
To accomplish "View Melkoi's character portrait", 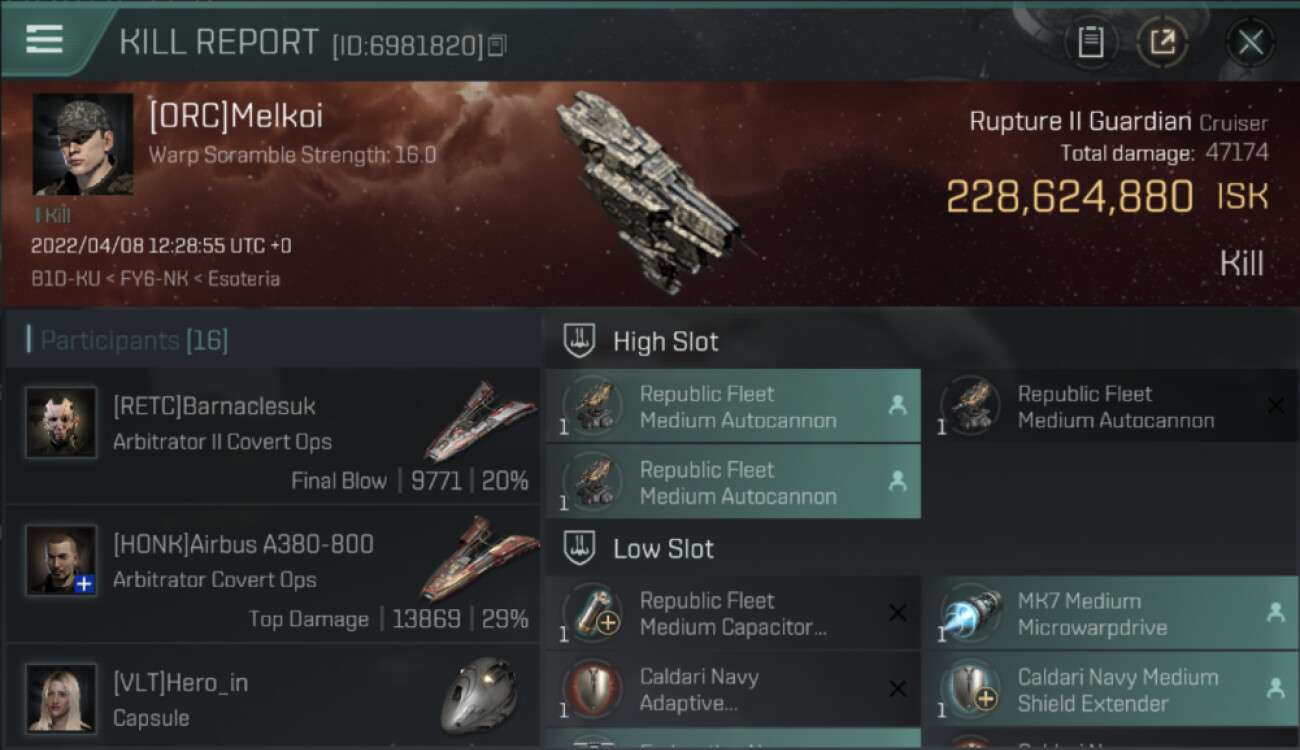I will [83, 144].
